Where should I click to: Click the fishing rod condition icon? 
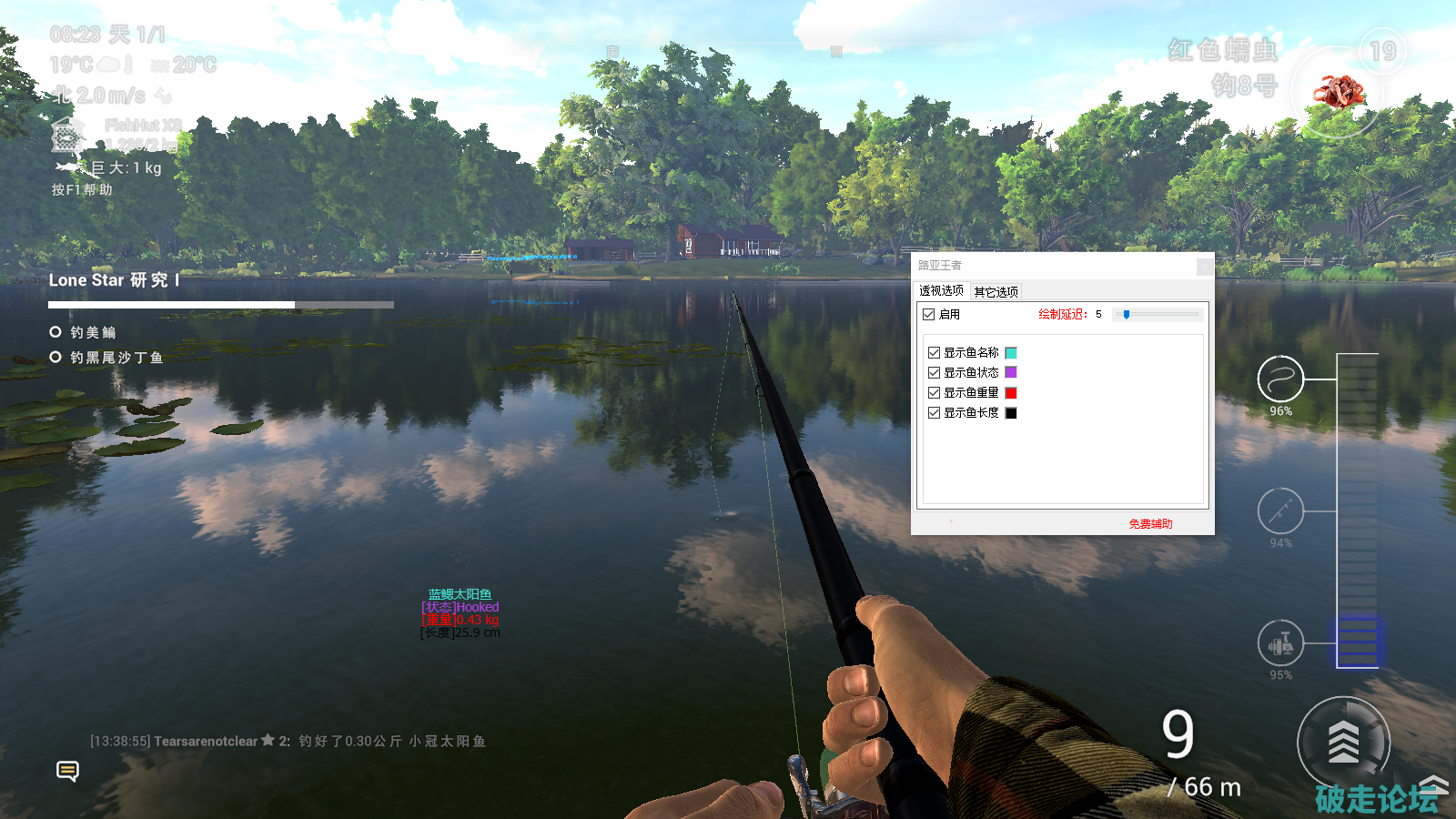point(1280,511)
